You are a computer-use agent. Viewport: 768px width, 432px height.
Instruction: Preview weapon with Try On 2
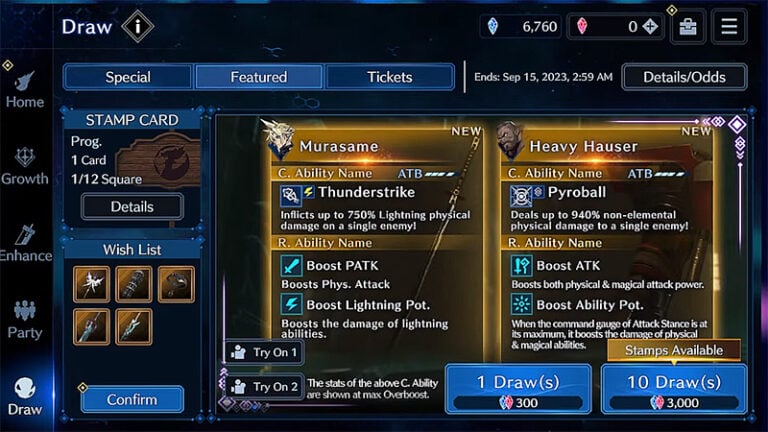click(x=264, y=386)
